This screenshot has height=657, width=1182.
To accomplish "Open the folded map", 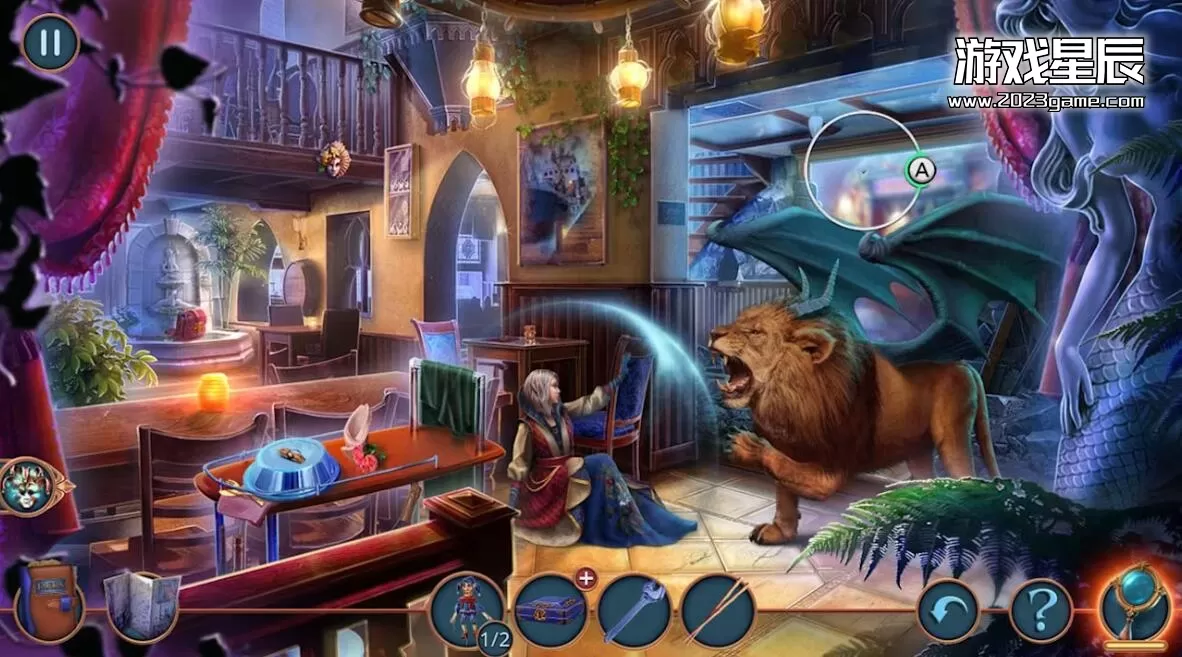I will coord(142,606).
